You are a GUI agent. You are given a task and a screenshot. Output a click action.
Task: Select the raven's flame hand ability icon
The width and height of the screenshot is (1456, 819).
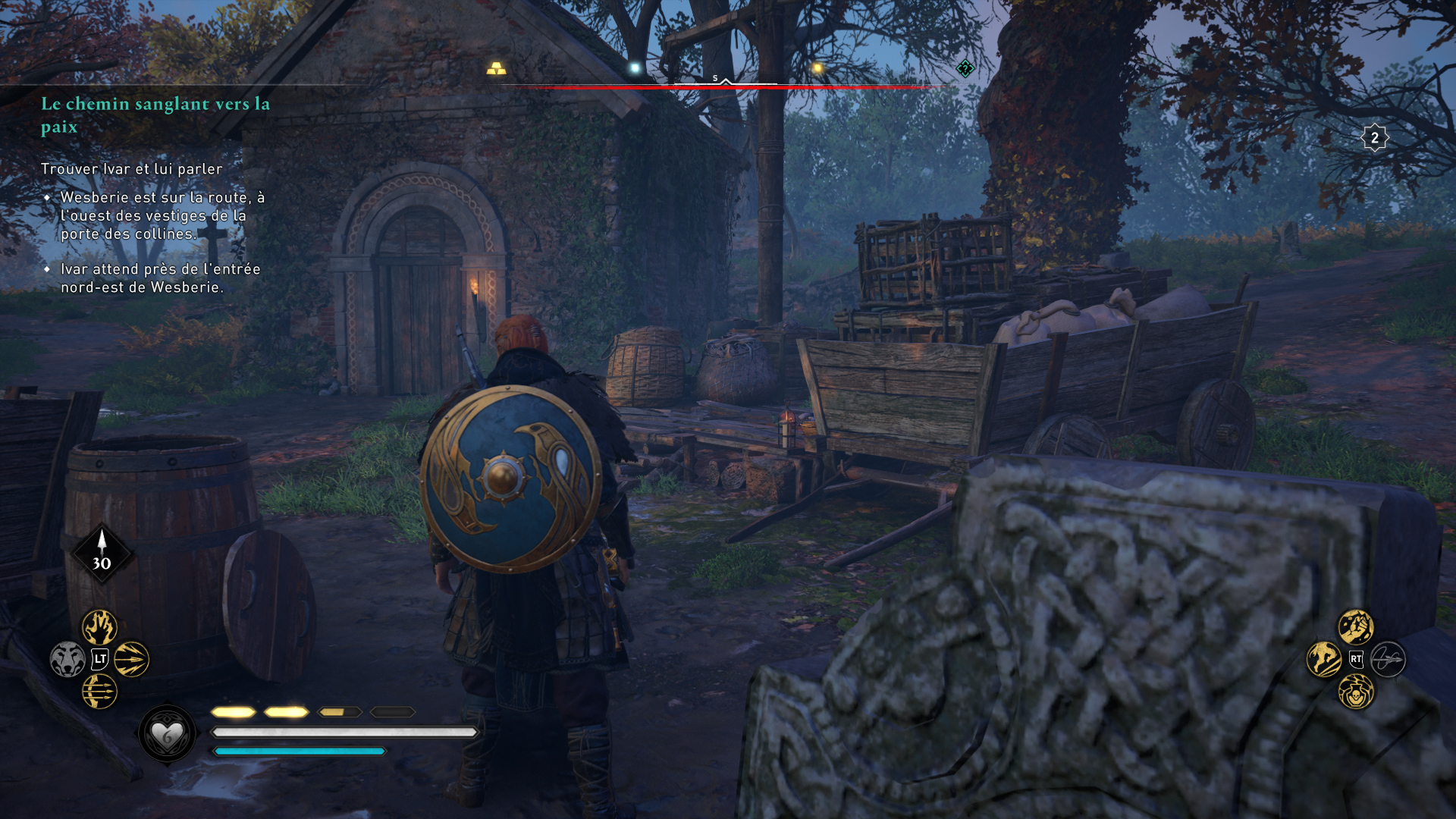[98, 626]
